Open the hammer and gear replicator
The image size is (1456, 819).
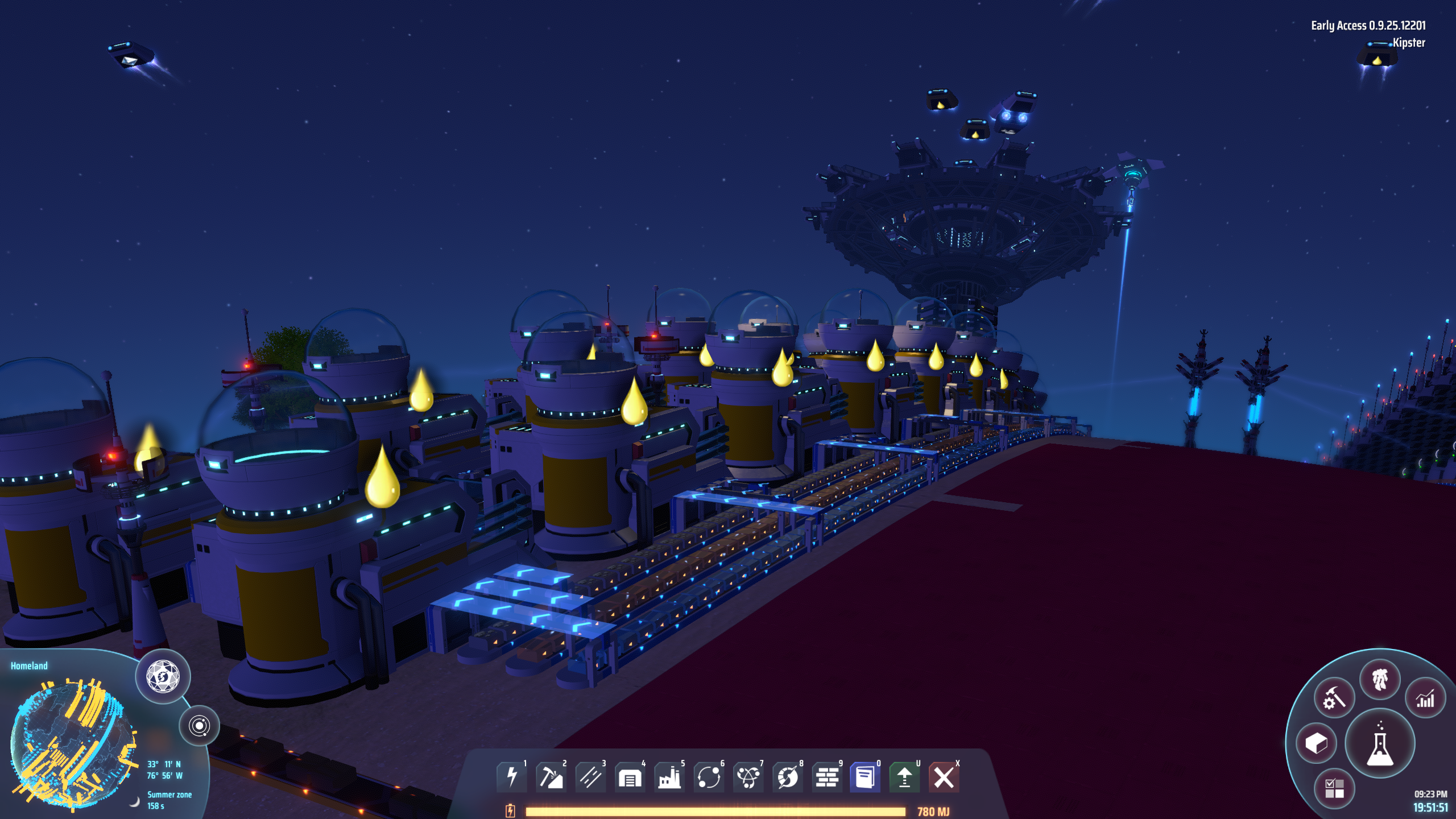(1334, 697)
